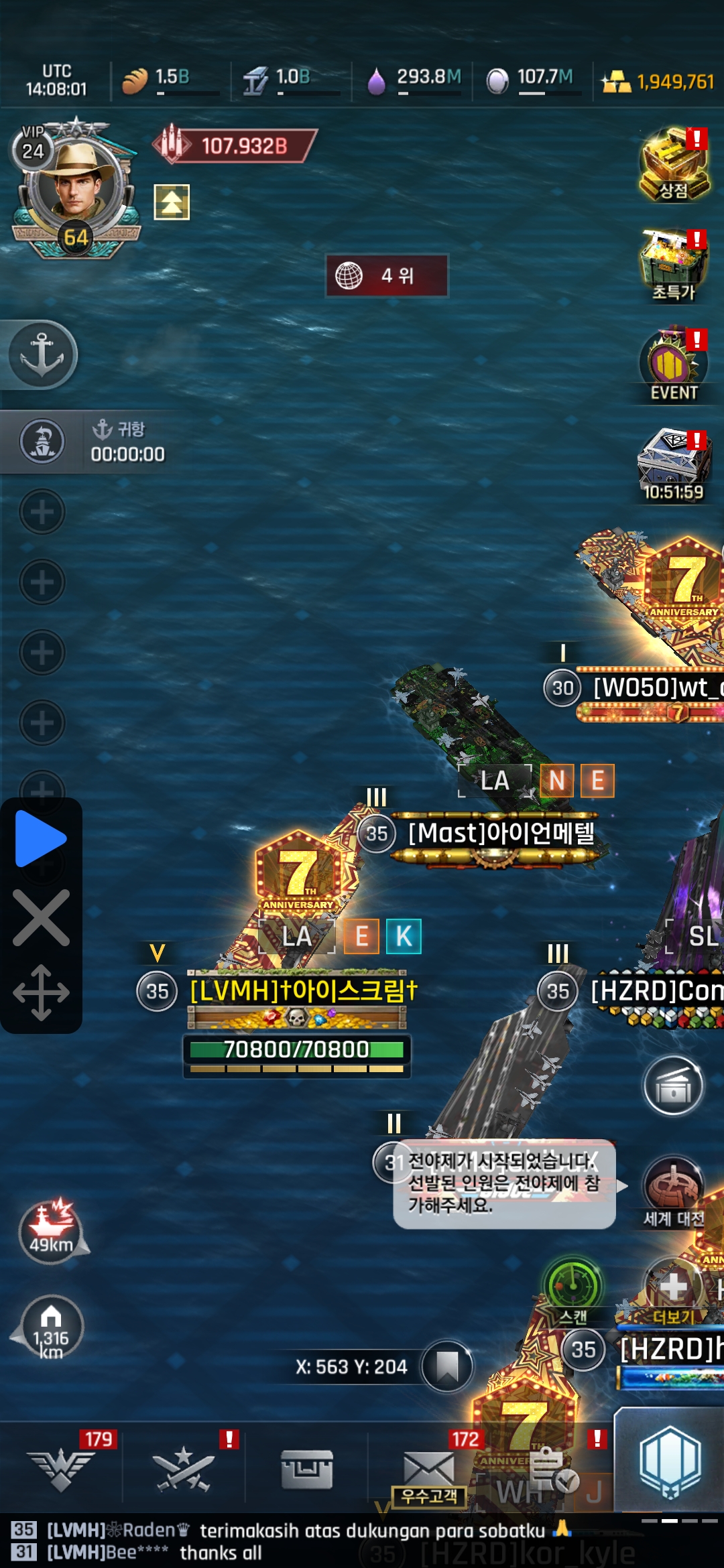Open the EVENT menu
This screenshot has height=1568, width=724.
coord(674,365)
